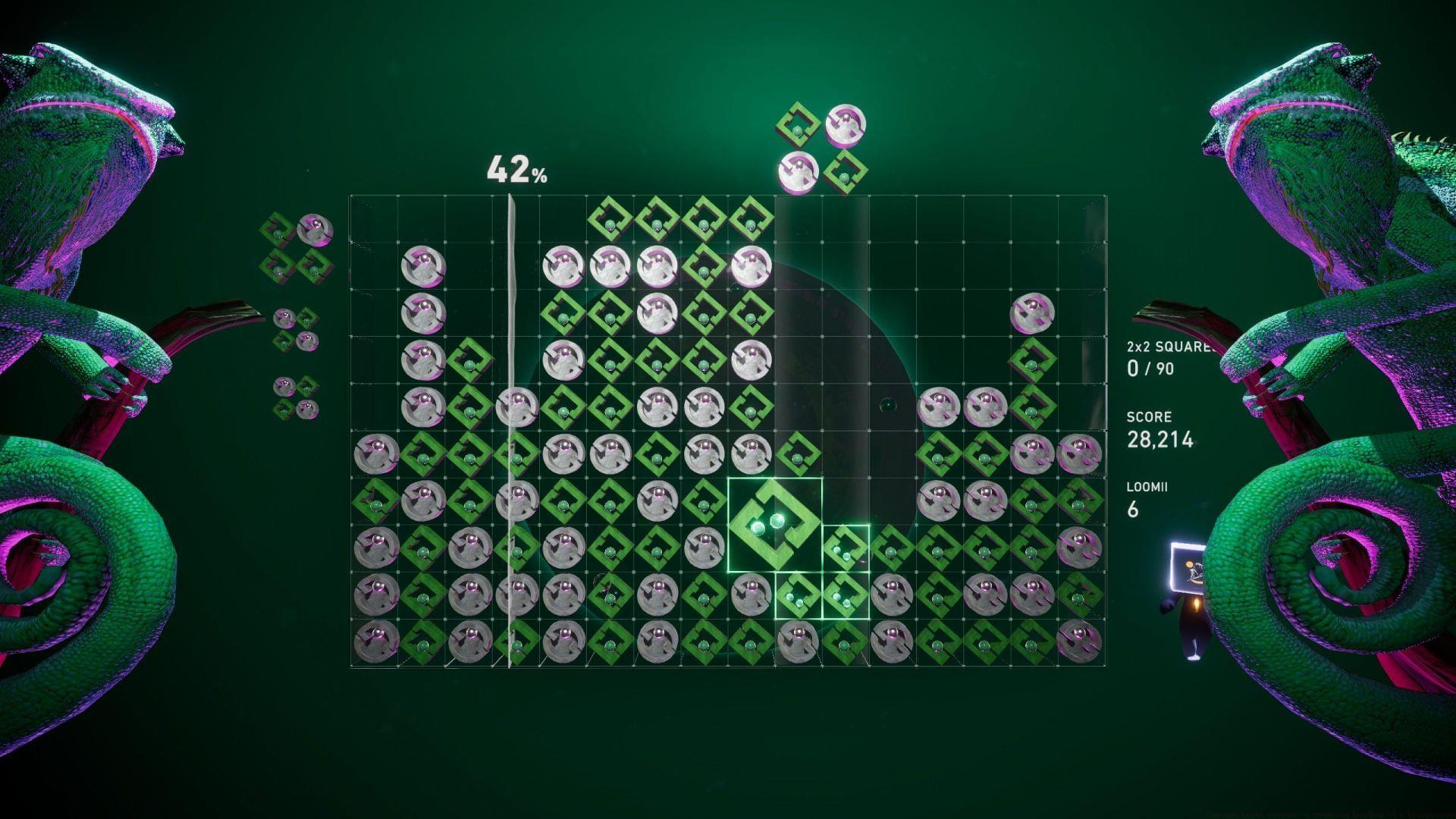Toggle the small green block beside the active piece
The image size is (1456, 819).
[846, 550]
